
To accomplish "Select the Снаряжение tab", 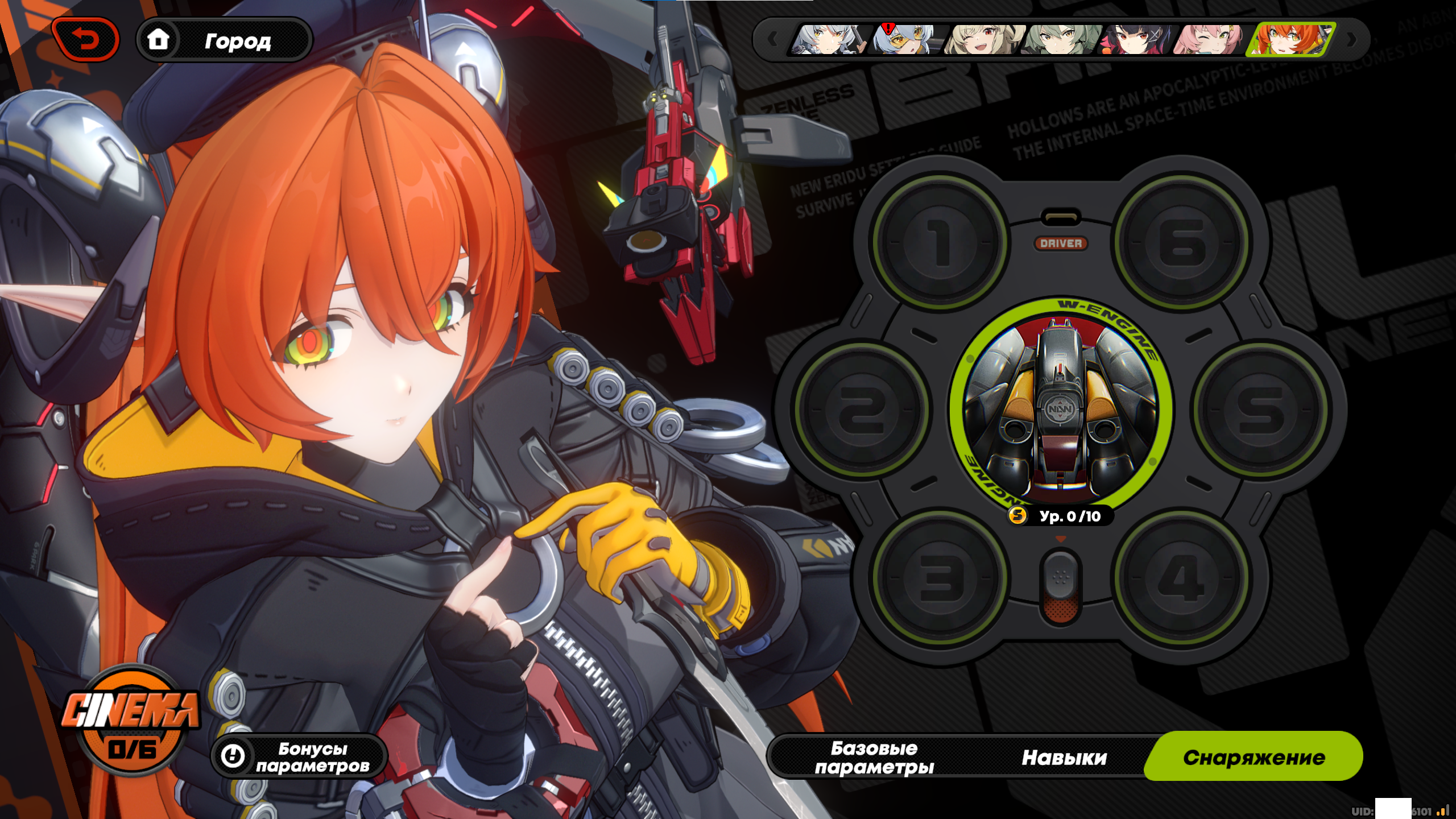I will (1254, 757).
